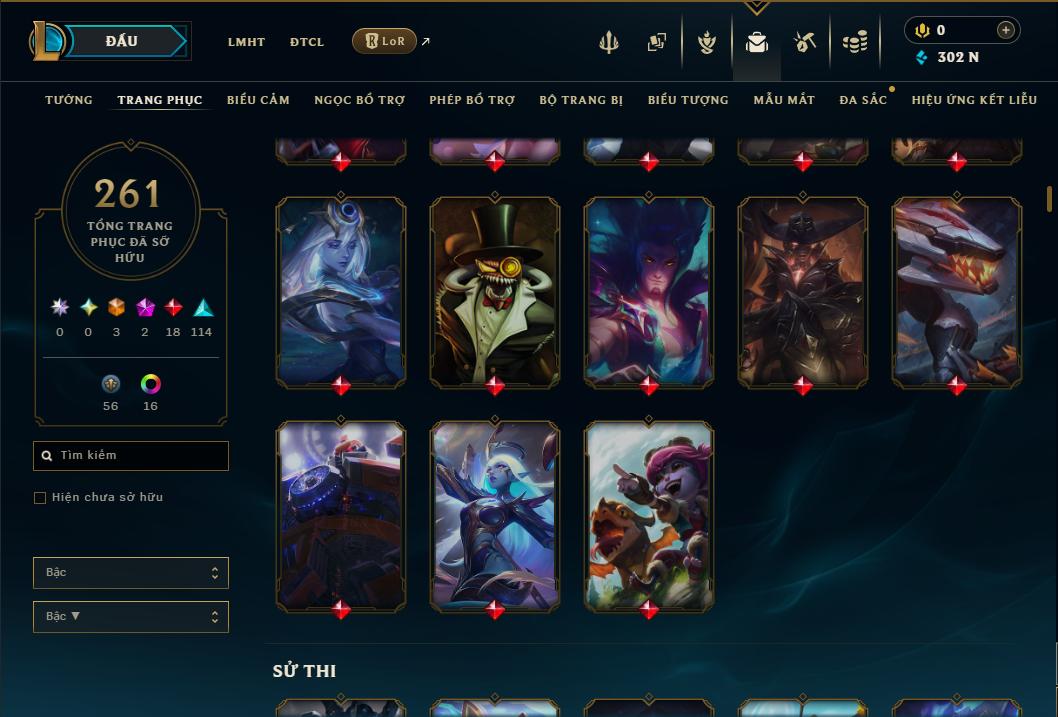This screenshot has height=717, width=1058.
Task: Open the LMHT menu
Action: click(x=246, y=42)
